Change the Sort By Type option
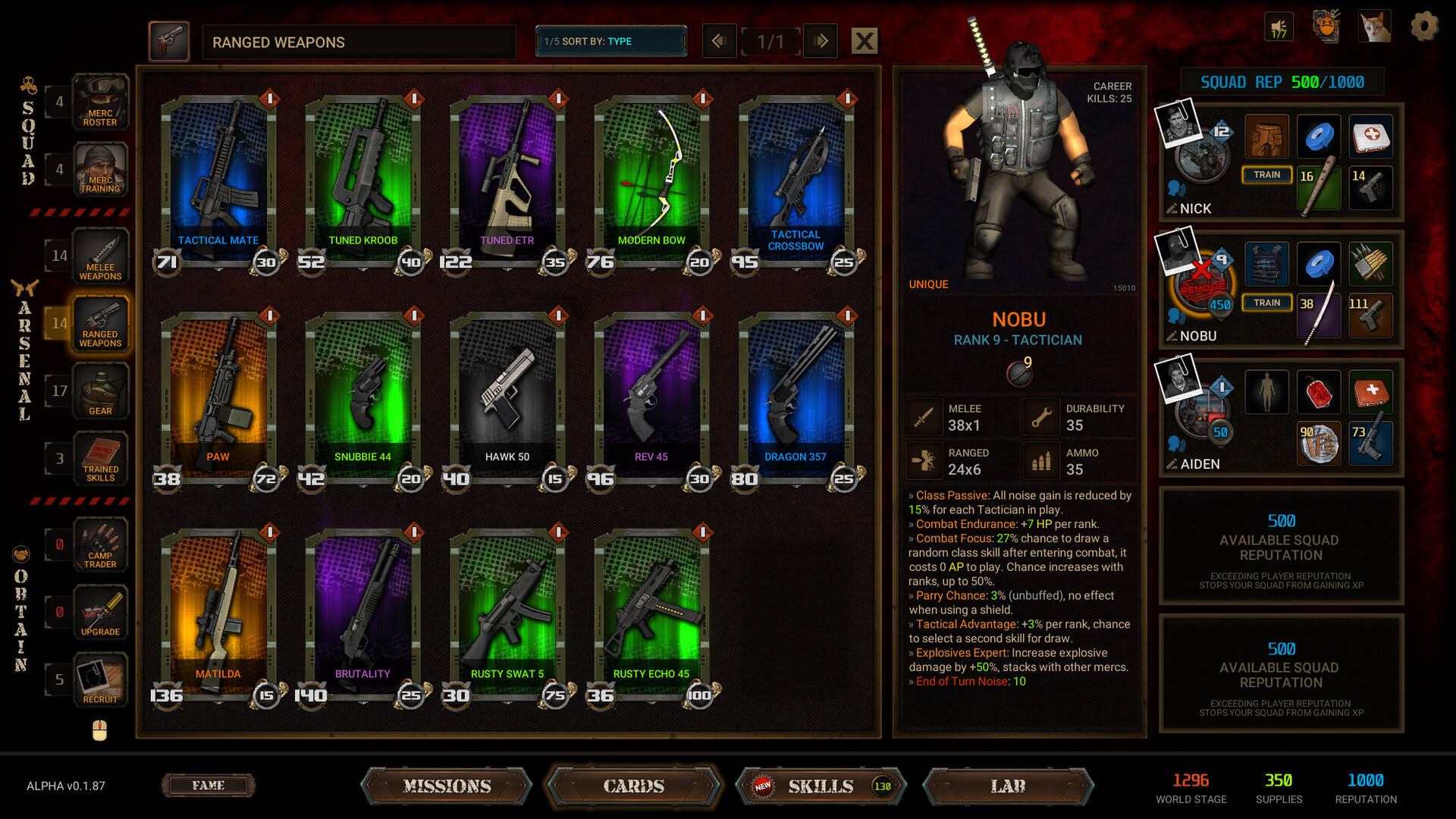The image size is (1456, 819). pos(610,41)
